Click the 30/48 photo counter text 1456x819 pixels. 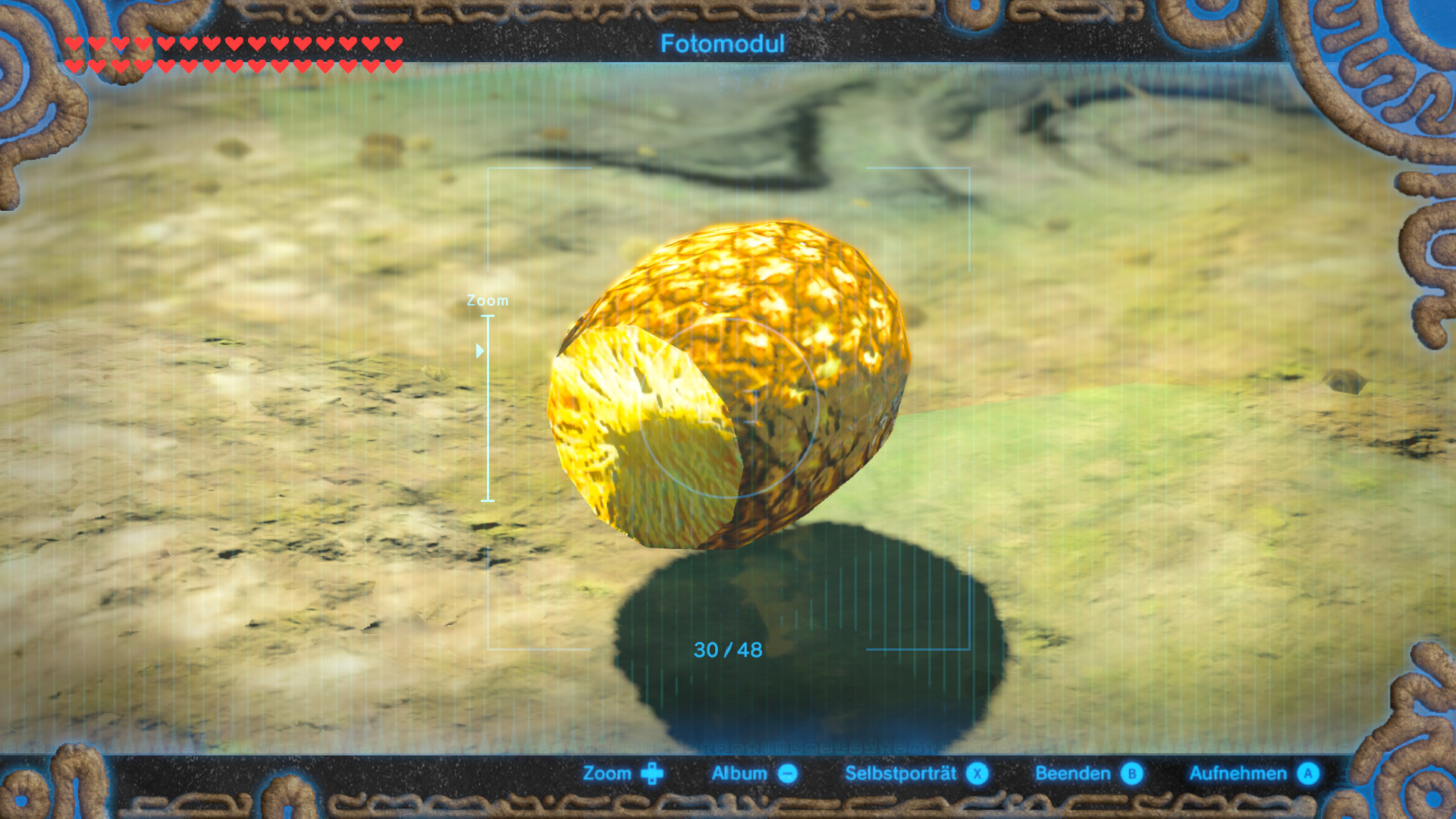click(x=726, y=650)
